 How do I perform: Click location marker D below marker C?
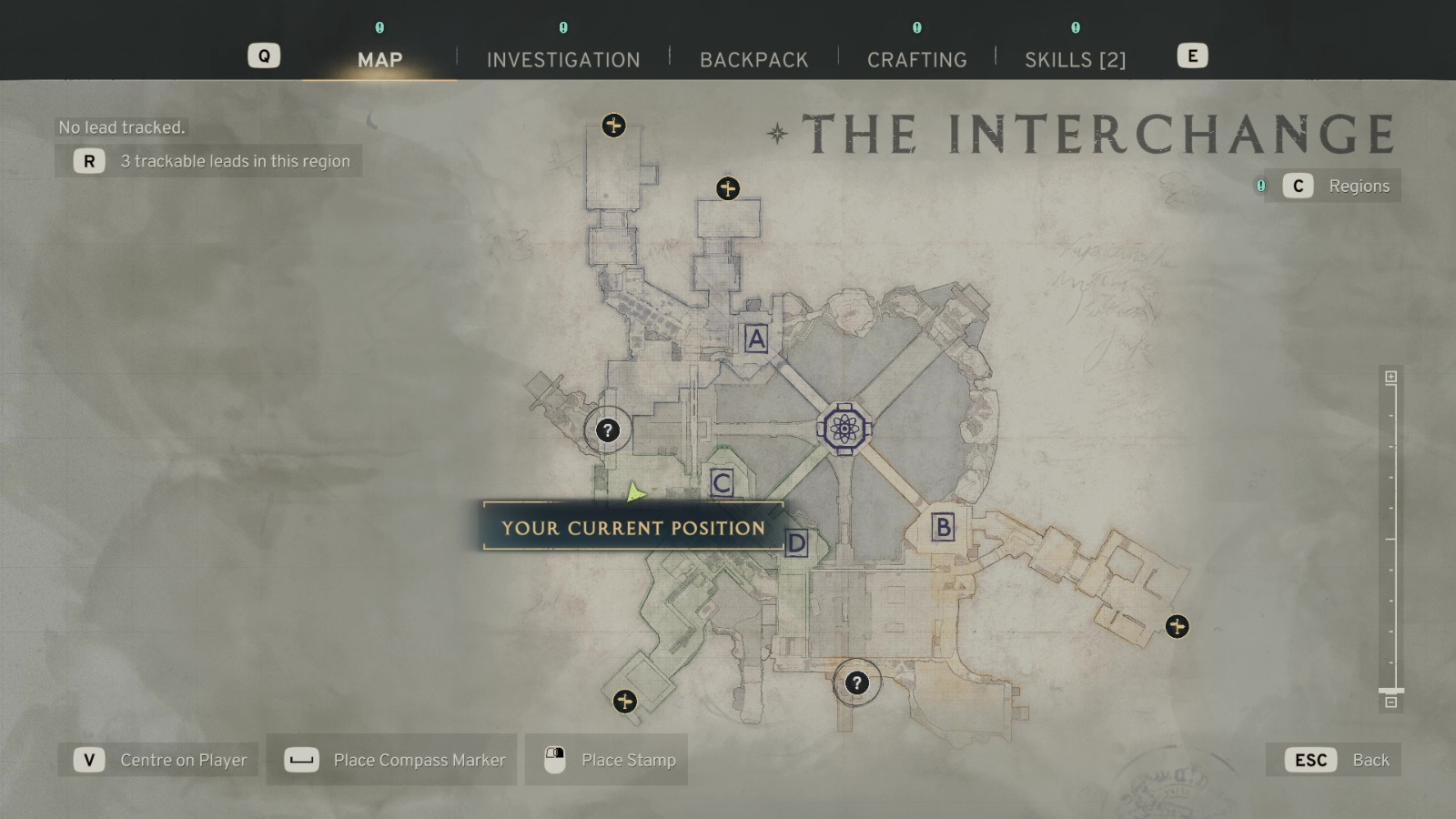point(796,543)
